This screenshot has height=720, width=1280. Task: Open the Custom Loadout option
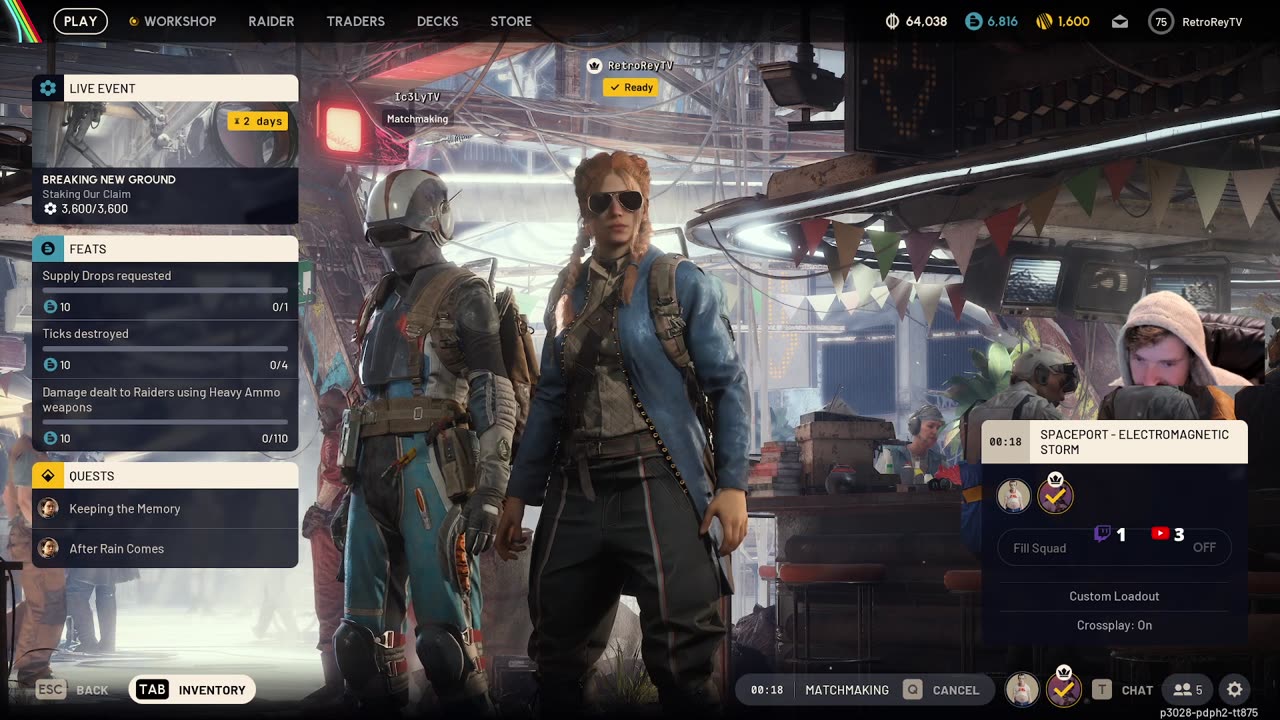click(x=1114, y=596)
